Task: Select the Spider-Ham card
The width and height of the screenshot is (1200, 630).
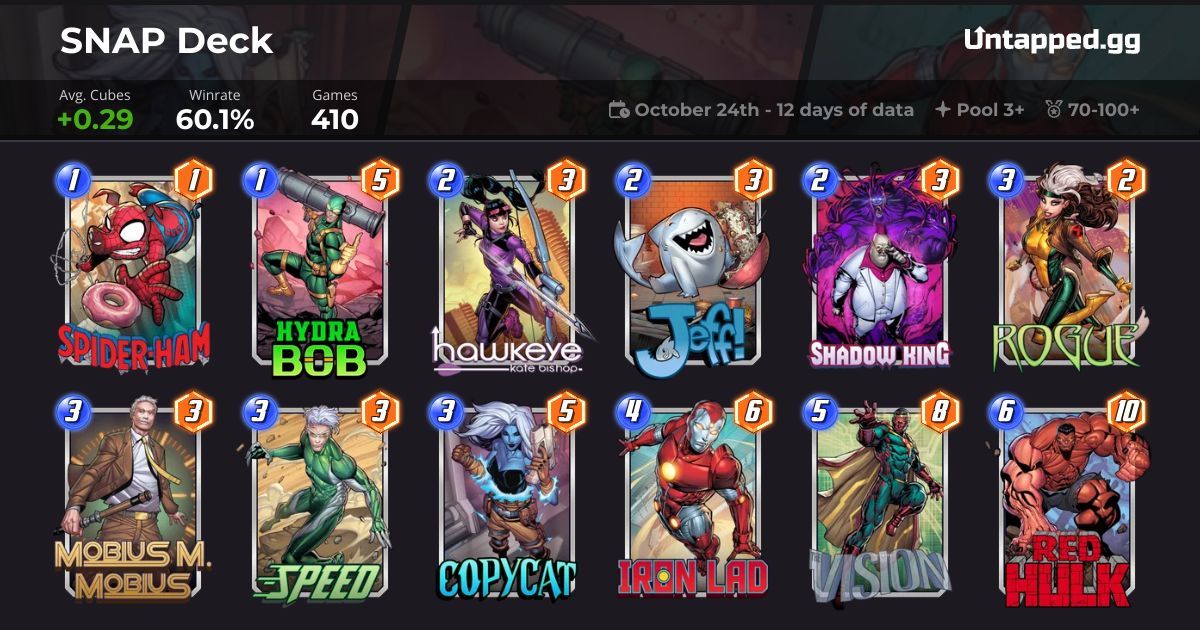Action: pos(130,270)
